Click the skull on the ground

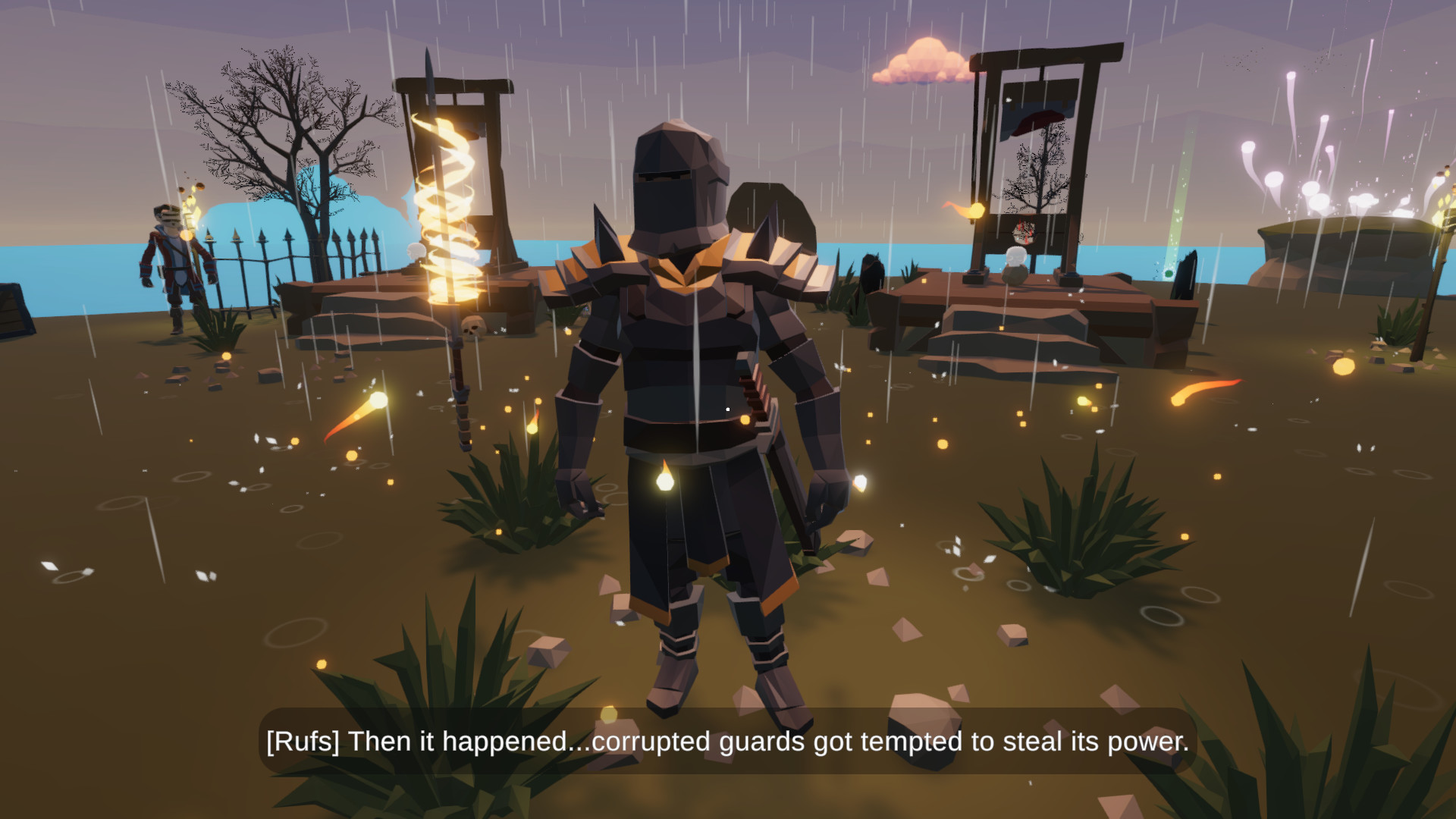473,326
